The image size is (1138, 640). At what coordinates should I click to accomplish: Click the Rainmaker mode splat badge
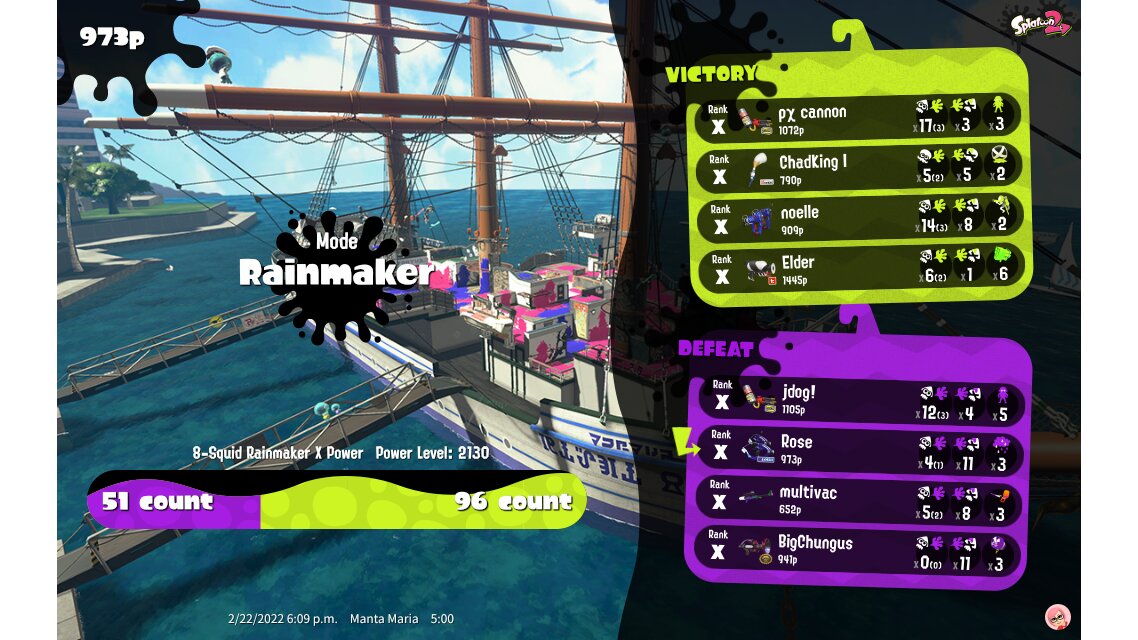335,271
